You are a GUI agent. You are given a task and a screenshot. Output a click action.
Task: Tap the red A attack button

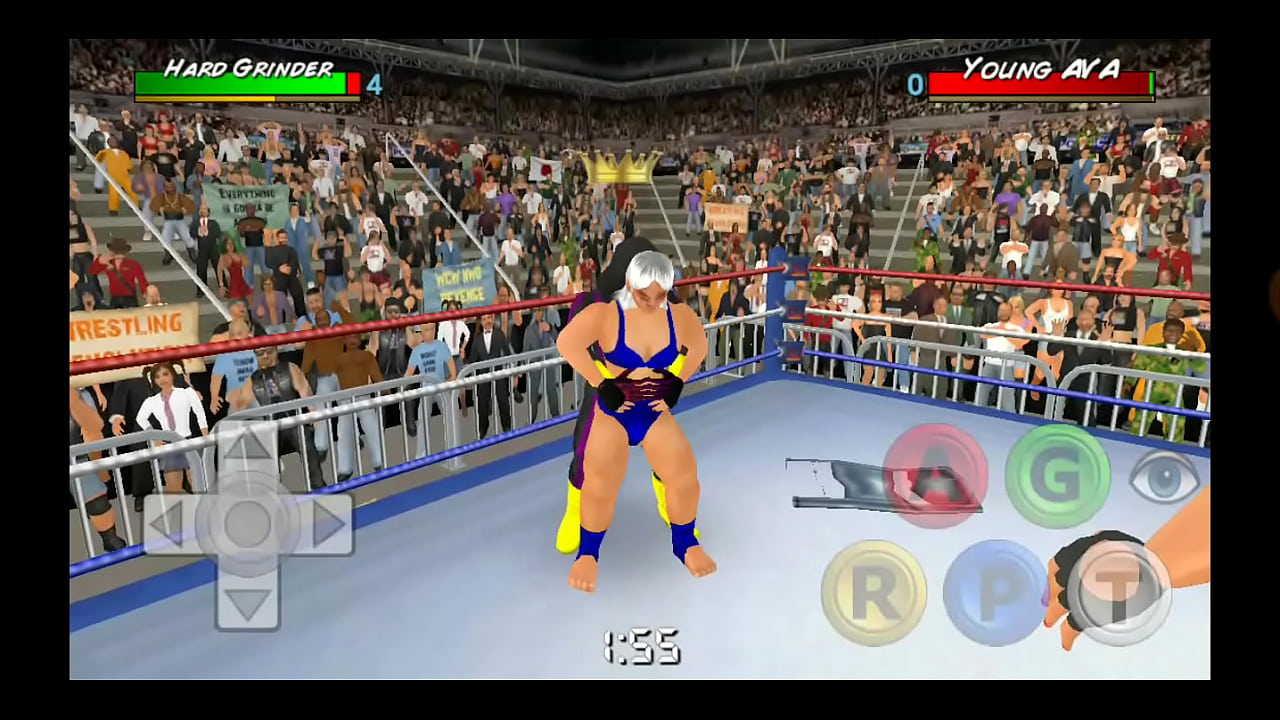point(935,476)
